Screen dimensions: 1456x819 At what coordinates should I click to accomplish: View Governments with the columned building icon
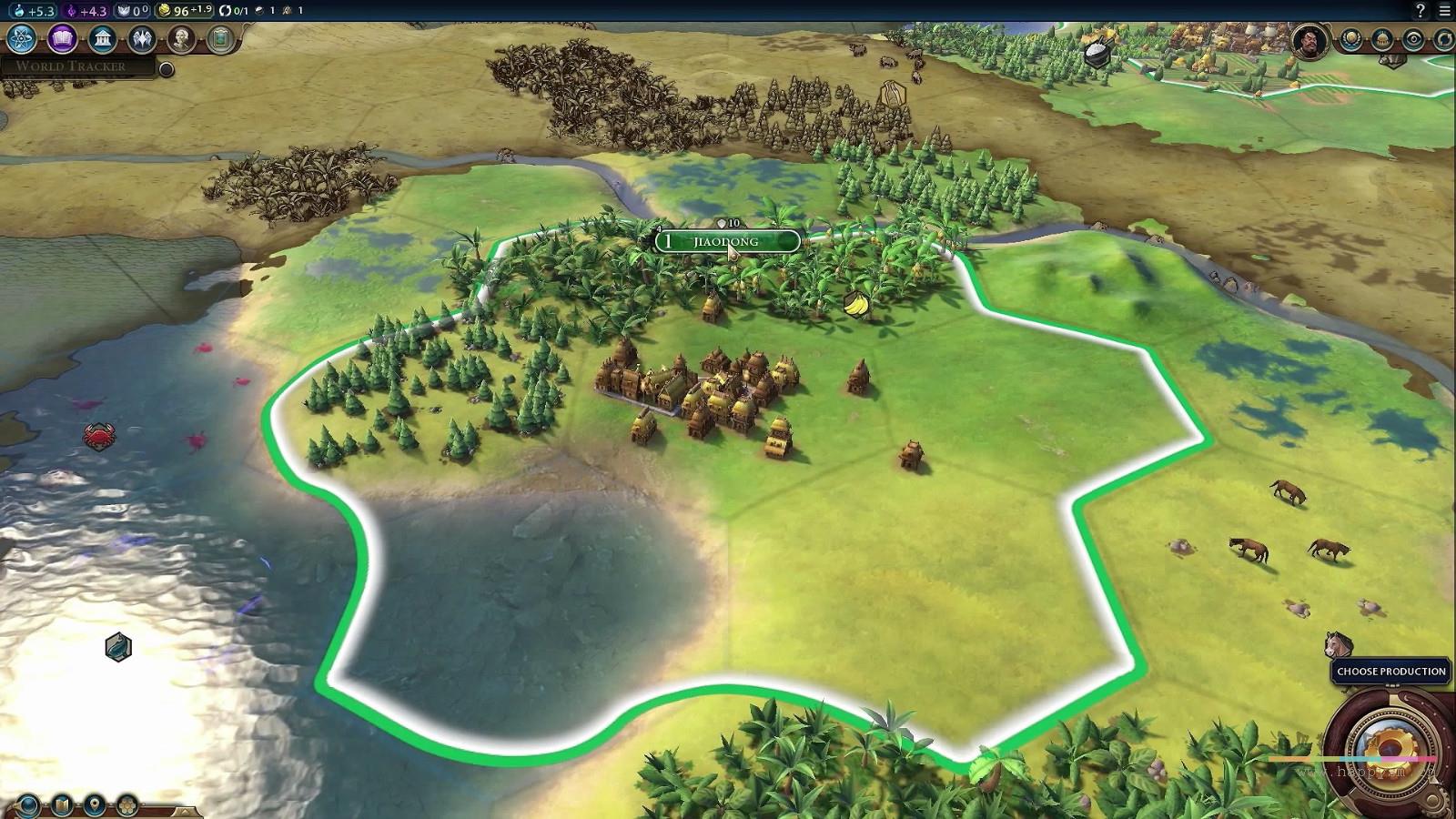coord(102,39)
